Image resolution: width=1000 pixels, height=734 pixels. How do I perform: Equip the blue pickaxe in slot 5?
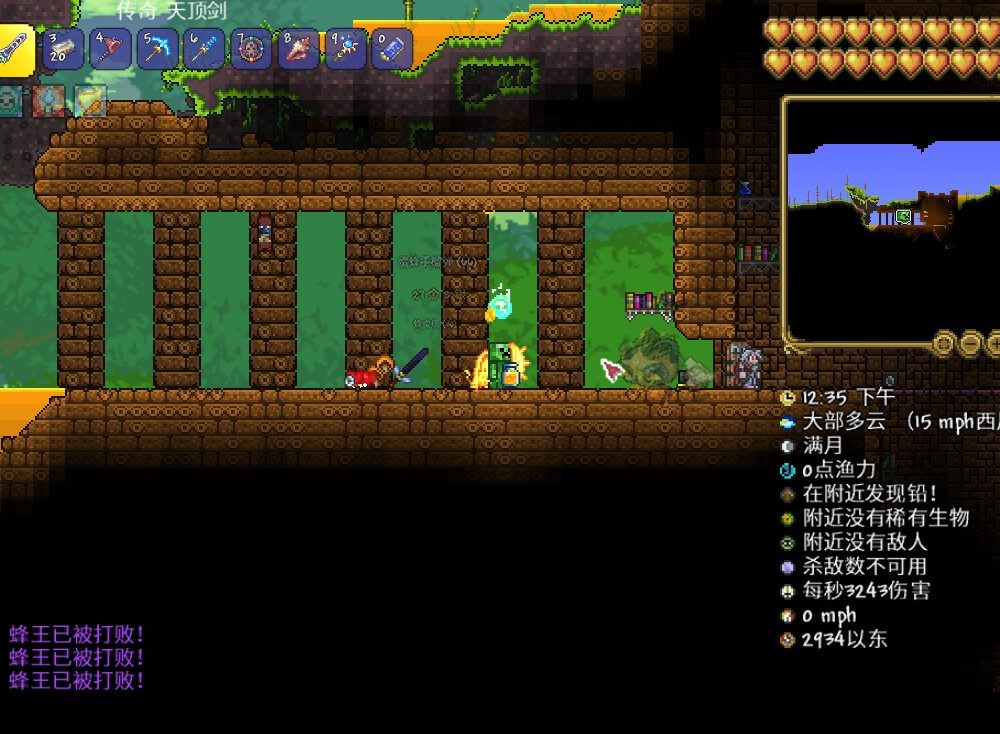point(158,49)
